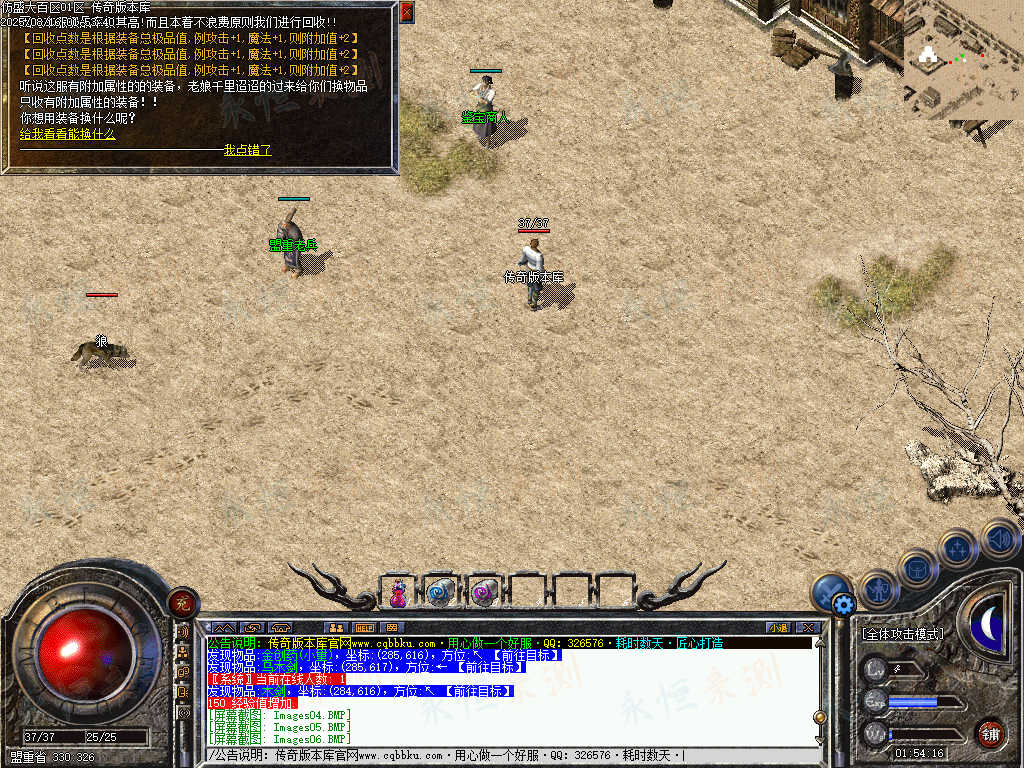This screenshot has width=1024, height=768.
Task: Toggle sound with the speaker button
Action: [x=998, y=539]
